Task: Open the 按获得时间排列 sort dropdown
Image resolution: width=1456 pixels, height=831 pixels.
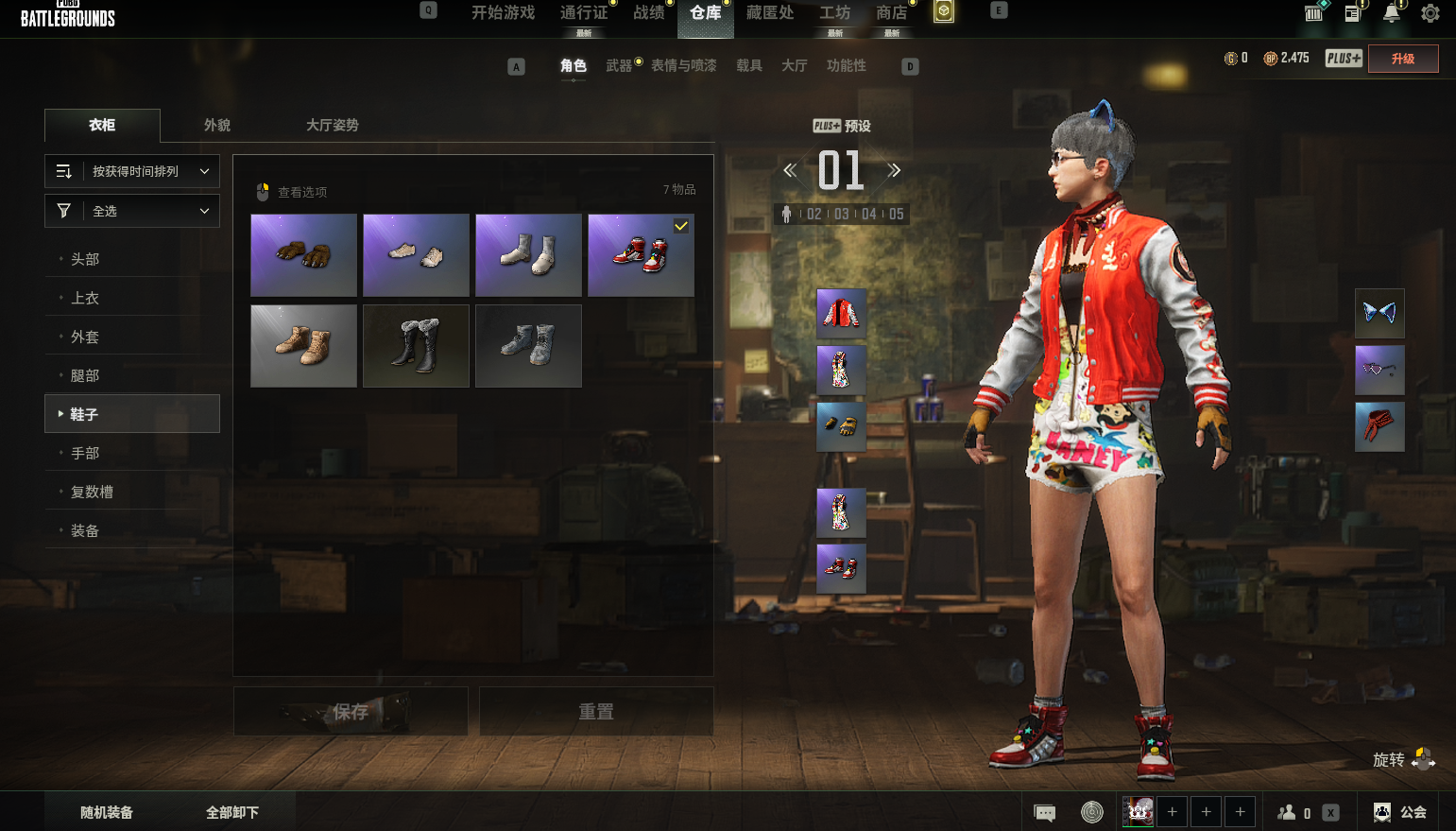Action: tap(132, 171)
